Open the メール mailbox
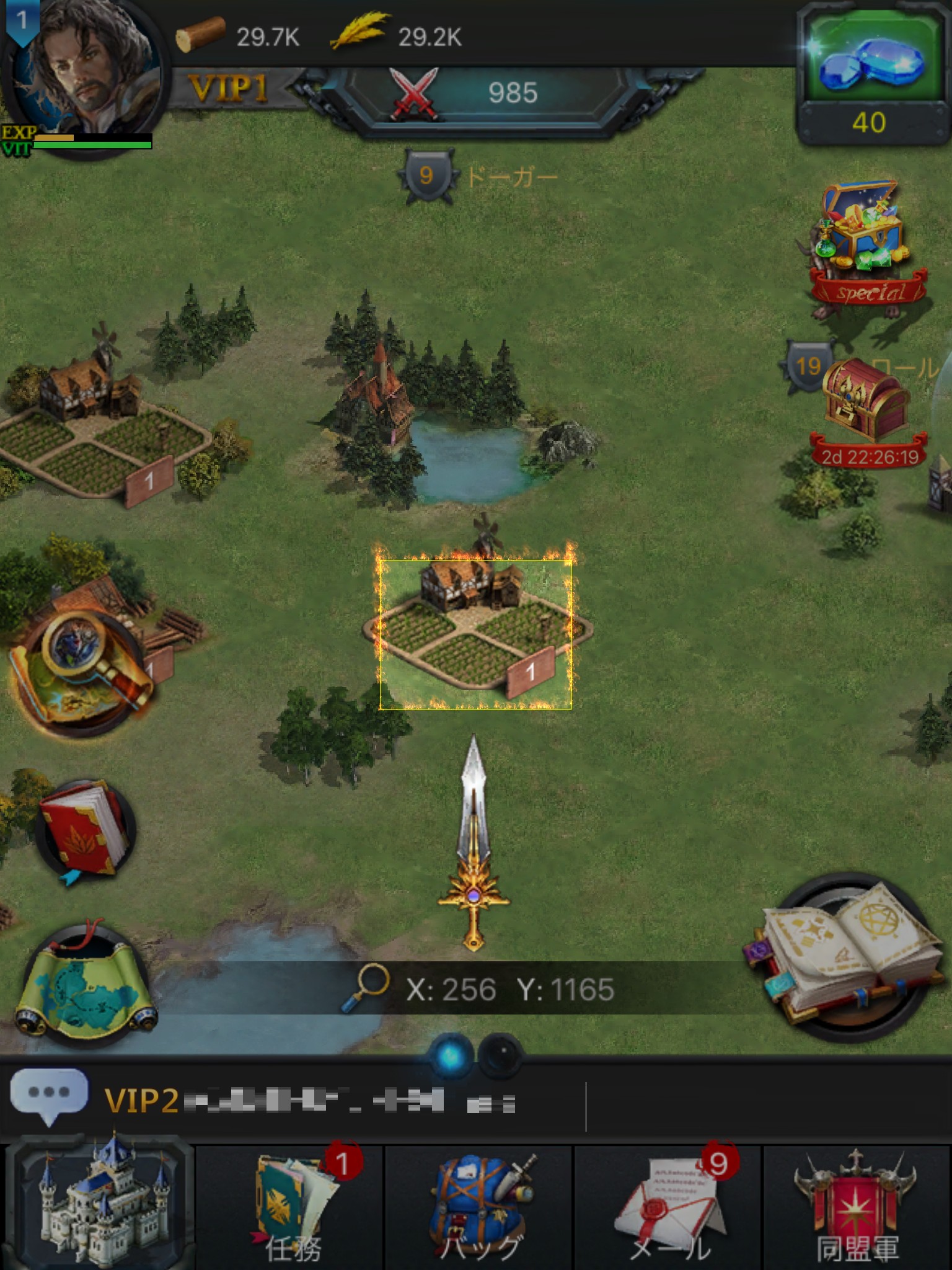Image resolution: width=952 pixels, height=1270 pixels. [668, 1206]
